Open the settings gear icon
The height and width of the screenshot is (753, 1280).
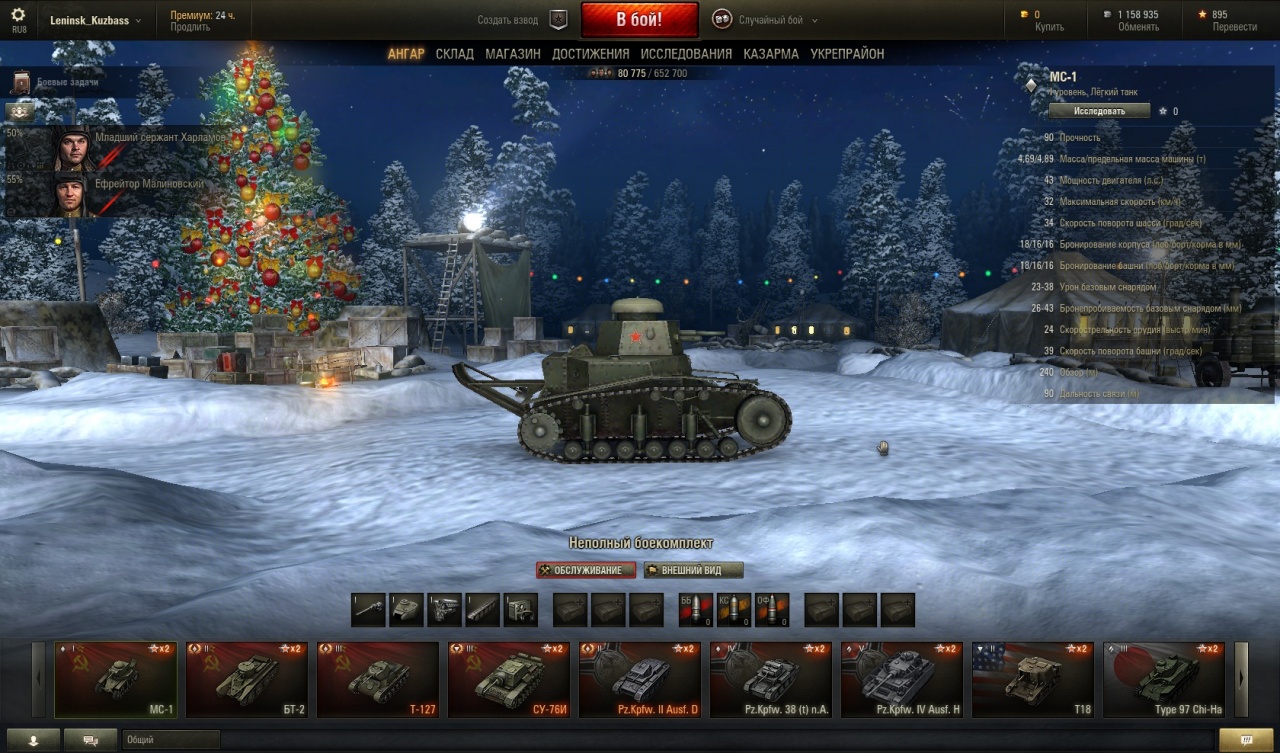coord(19,16)
